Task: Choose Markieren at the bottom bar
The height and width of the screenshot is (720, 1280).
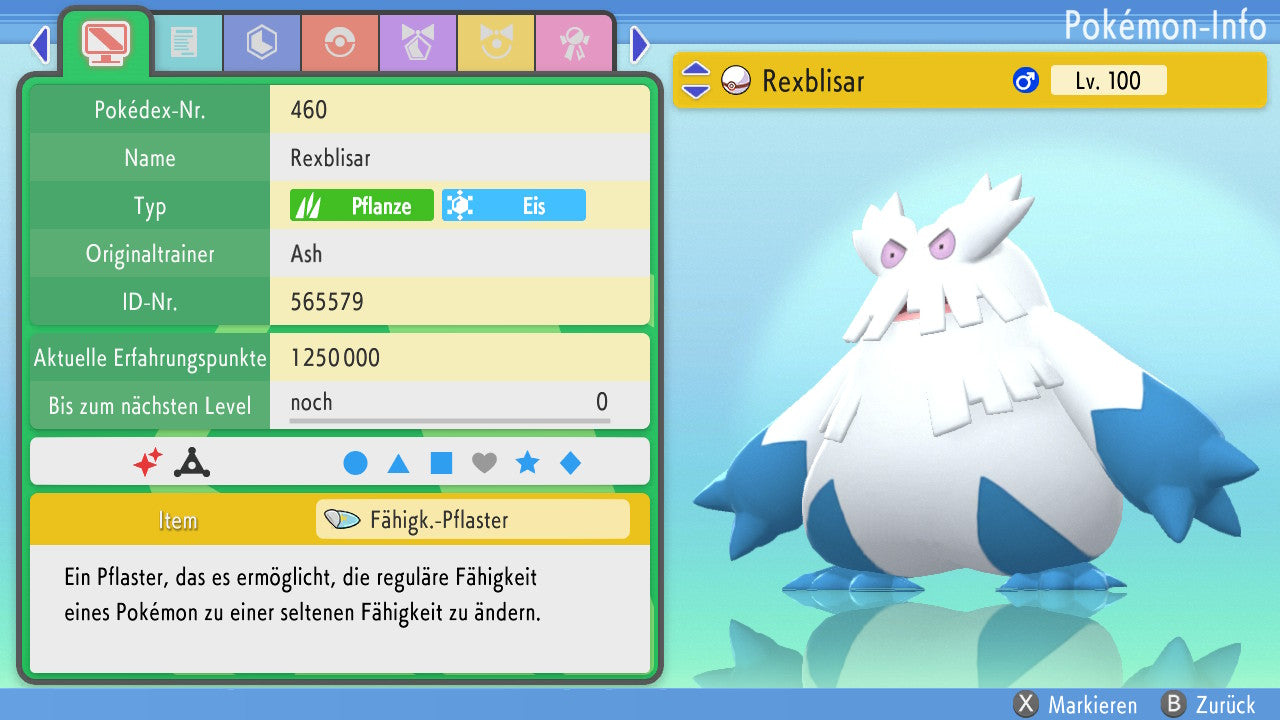Action: (x=1075, y=705)
